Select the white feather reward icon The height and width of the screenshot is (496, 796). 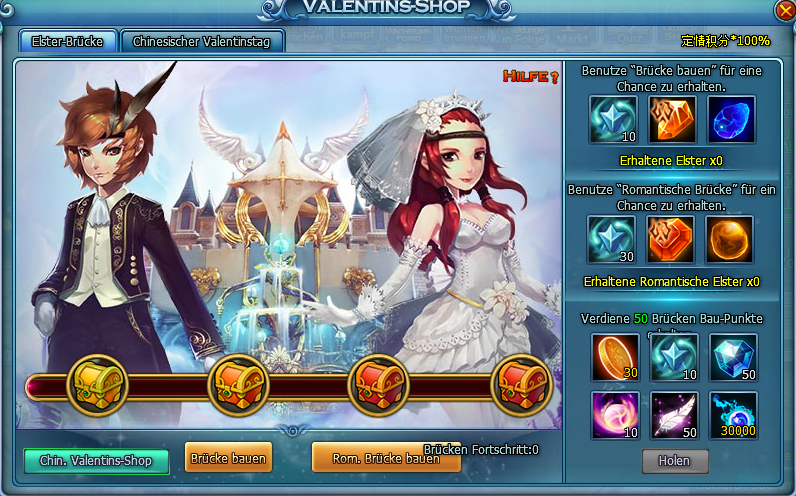674,415
